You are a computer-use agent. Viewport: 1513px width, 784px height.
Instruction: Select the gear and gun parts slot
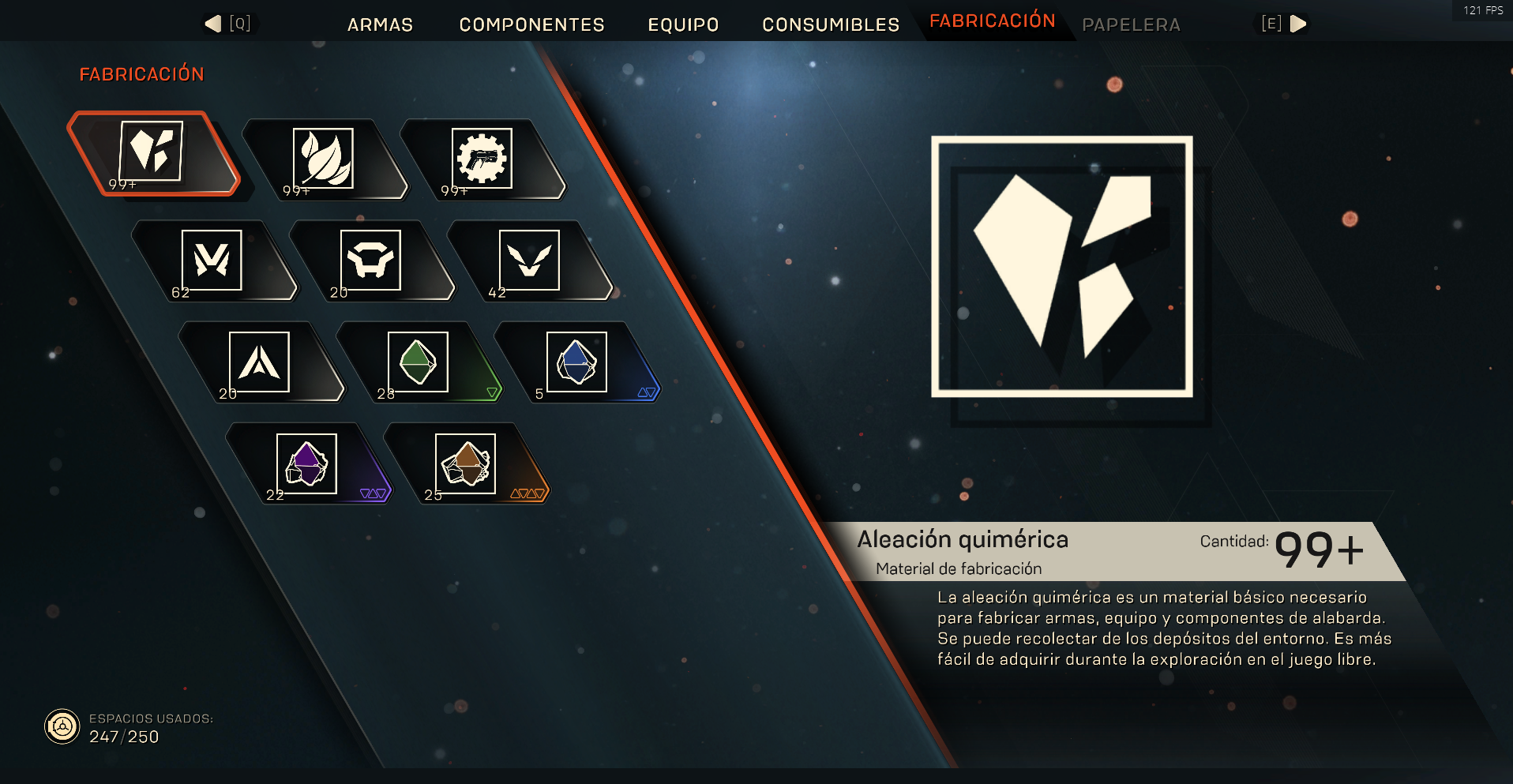(x=482, y=159)
